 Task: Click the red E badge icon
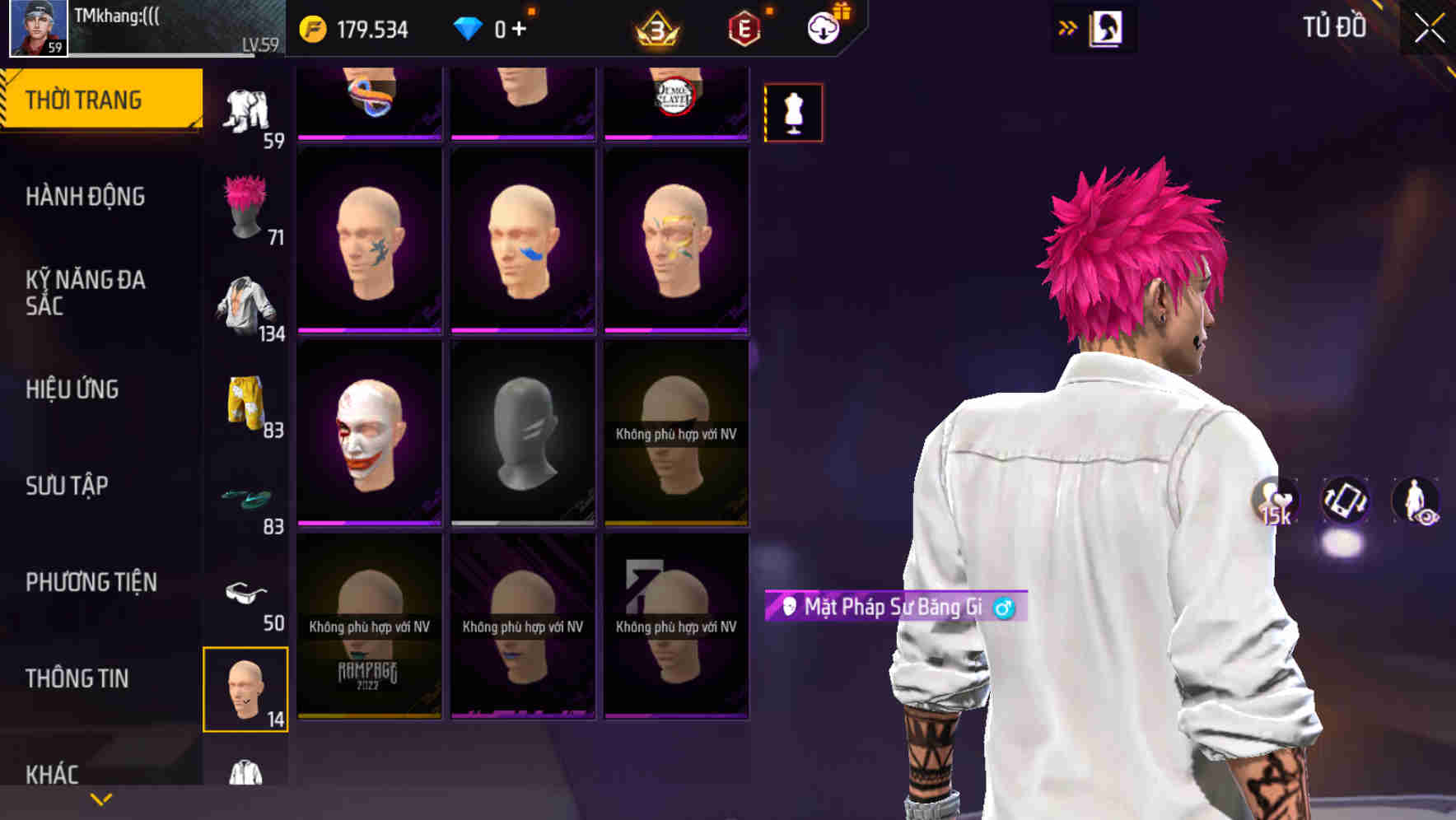click(x=742, y=28)
